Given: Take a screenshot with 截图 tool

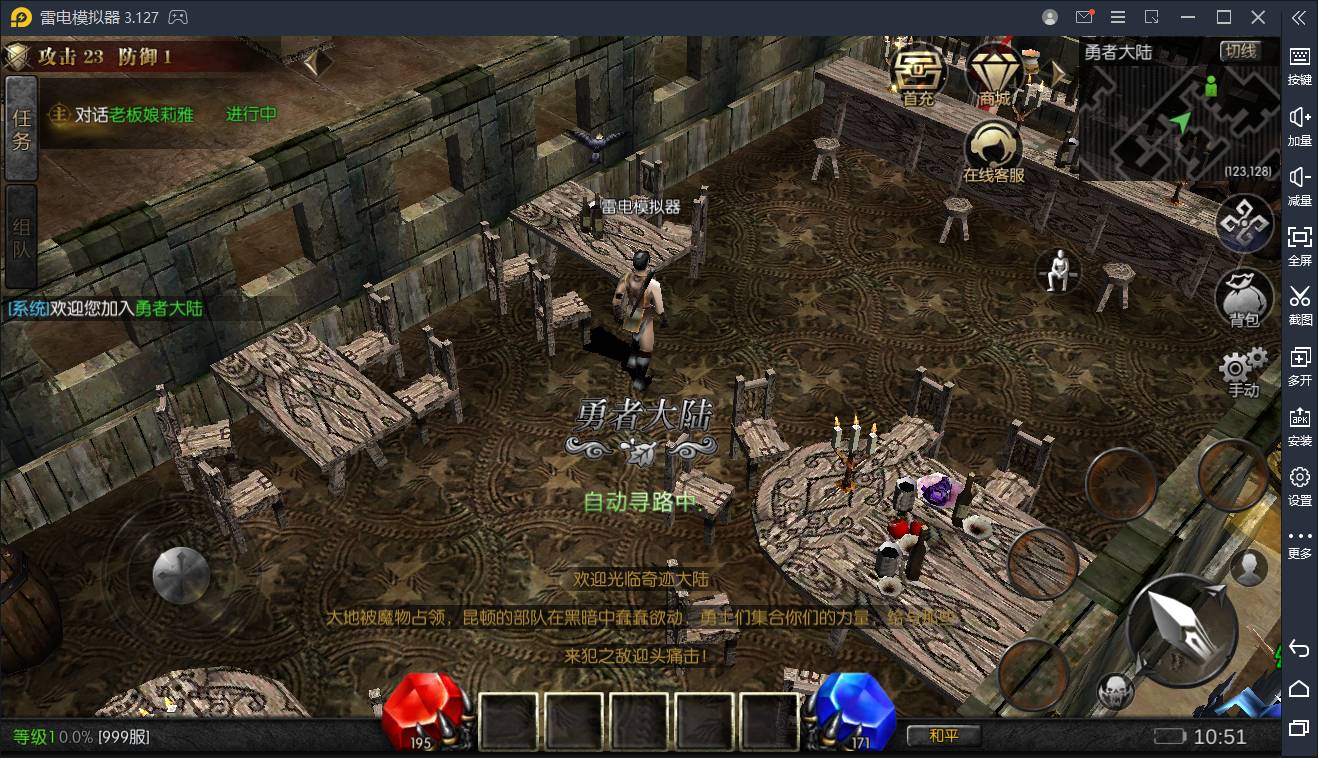Looking at the screenshot, I should 1299,303.
